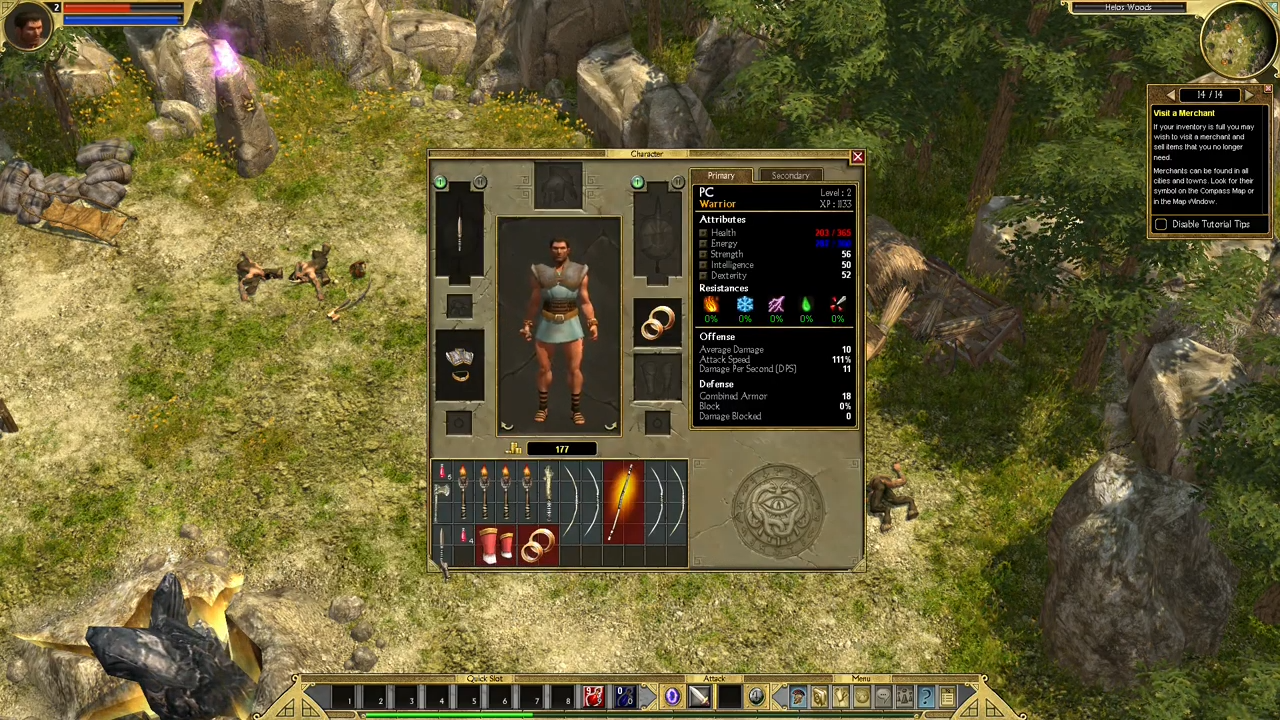
Task: Click the question mark Help icon
Action: [927, 696]
